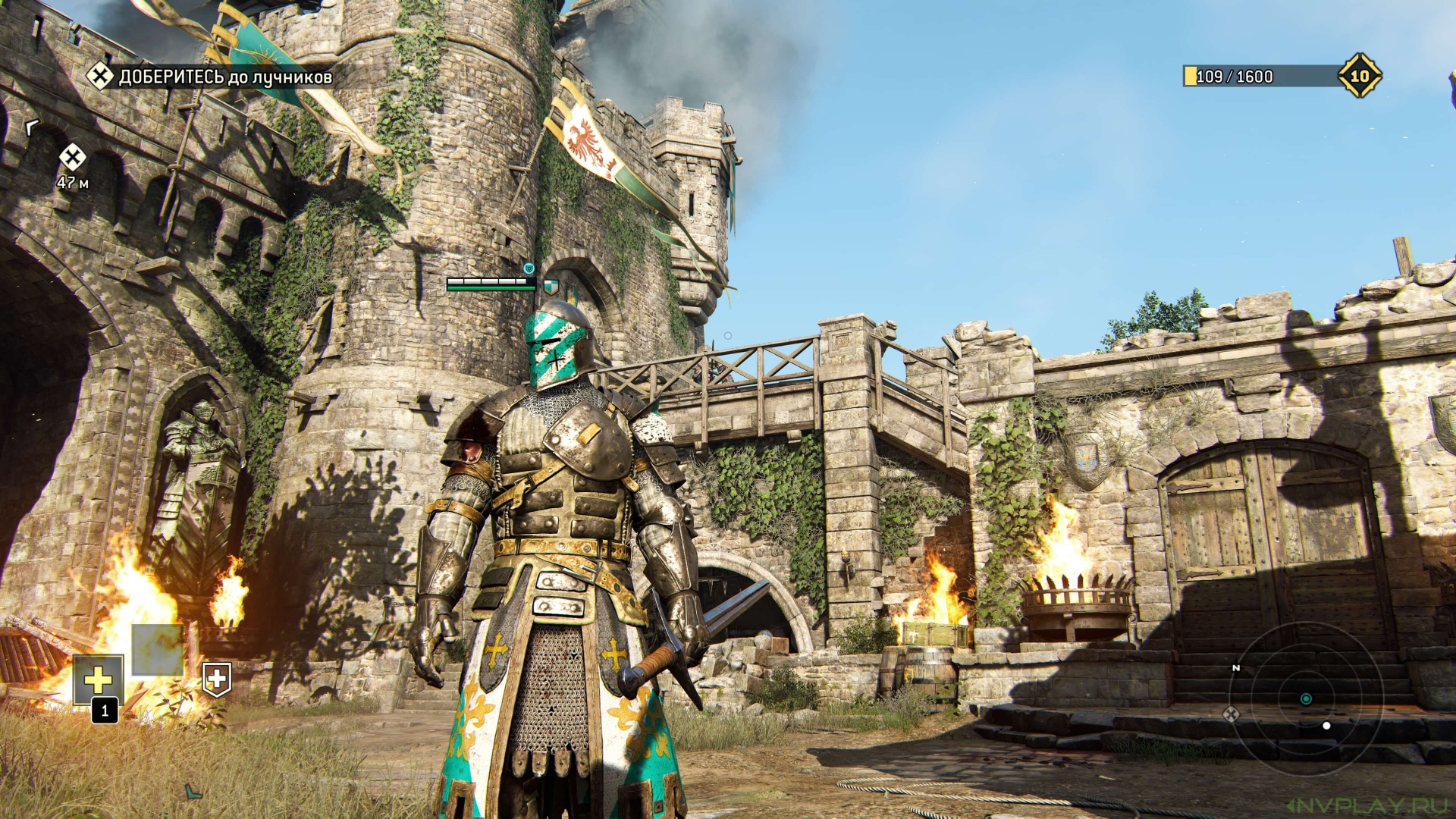Click the objective marker on the minimap

pos(1231,714)
